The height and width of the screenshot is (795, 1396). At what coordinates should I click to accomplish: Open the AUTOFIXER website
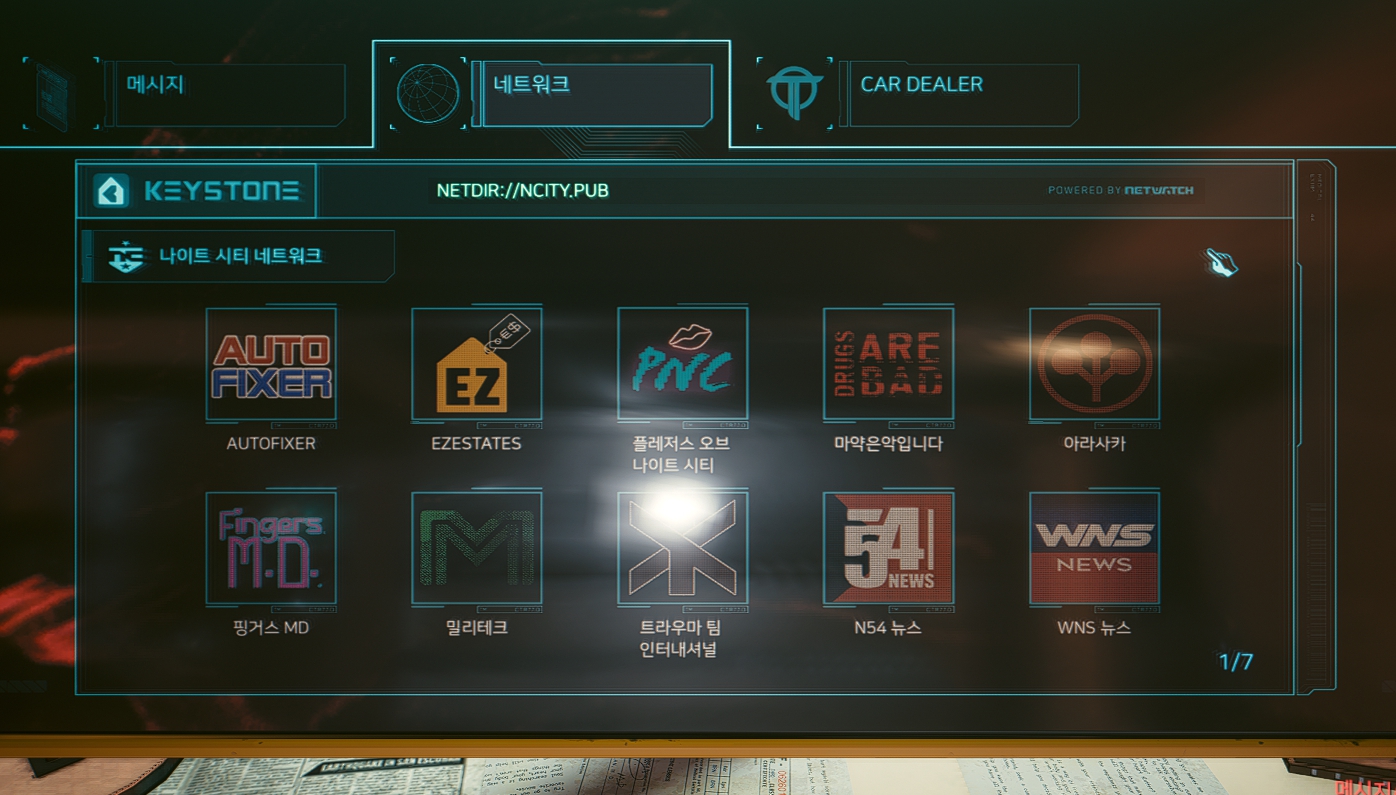coord(271,364)
